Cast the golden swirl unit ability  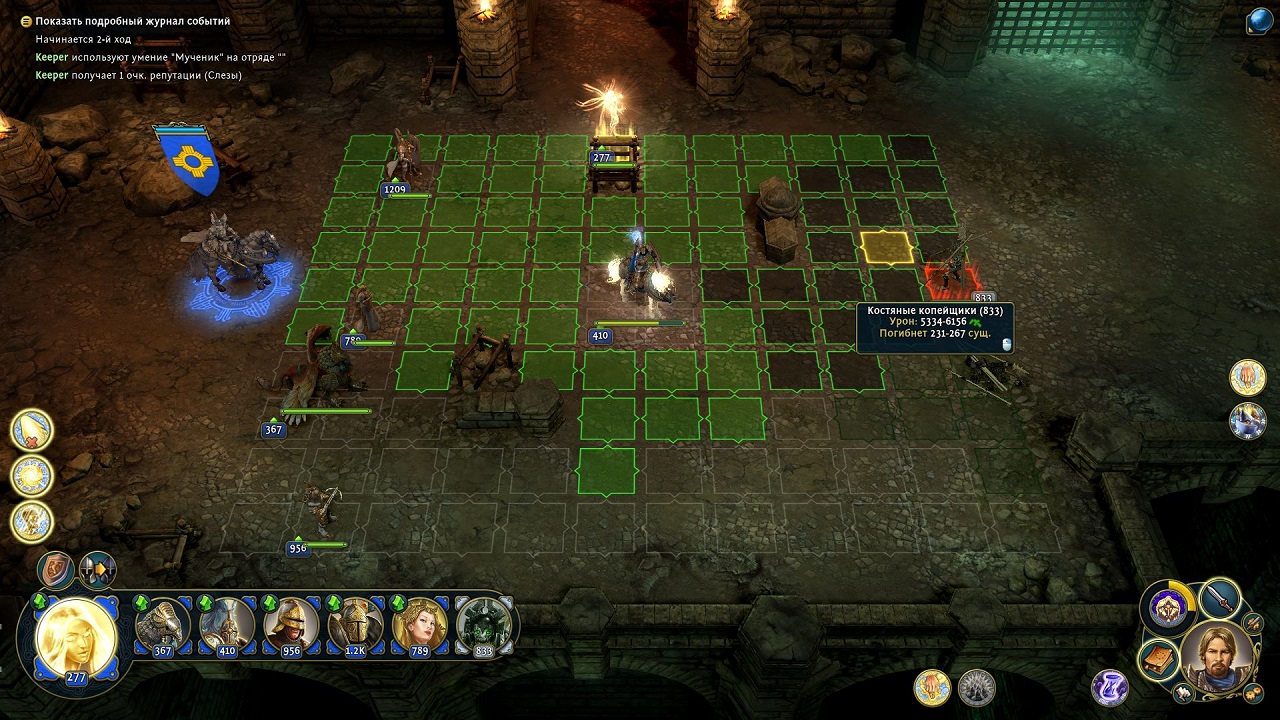coord(32,476)
